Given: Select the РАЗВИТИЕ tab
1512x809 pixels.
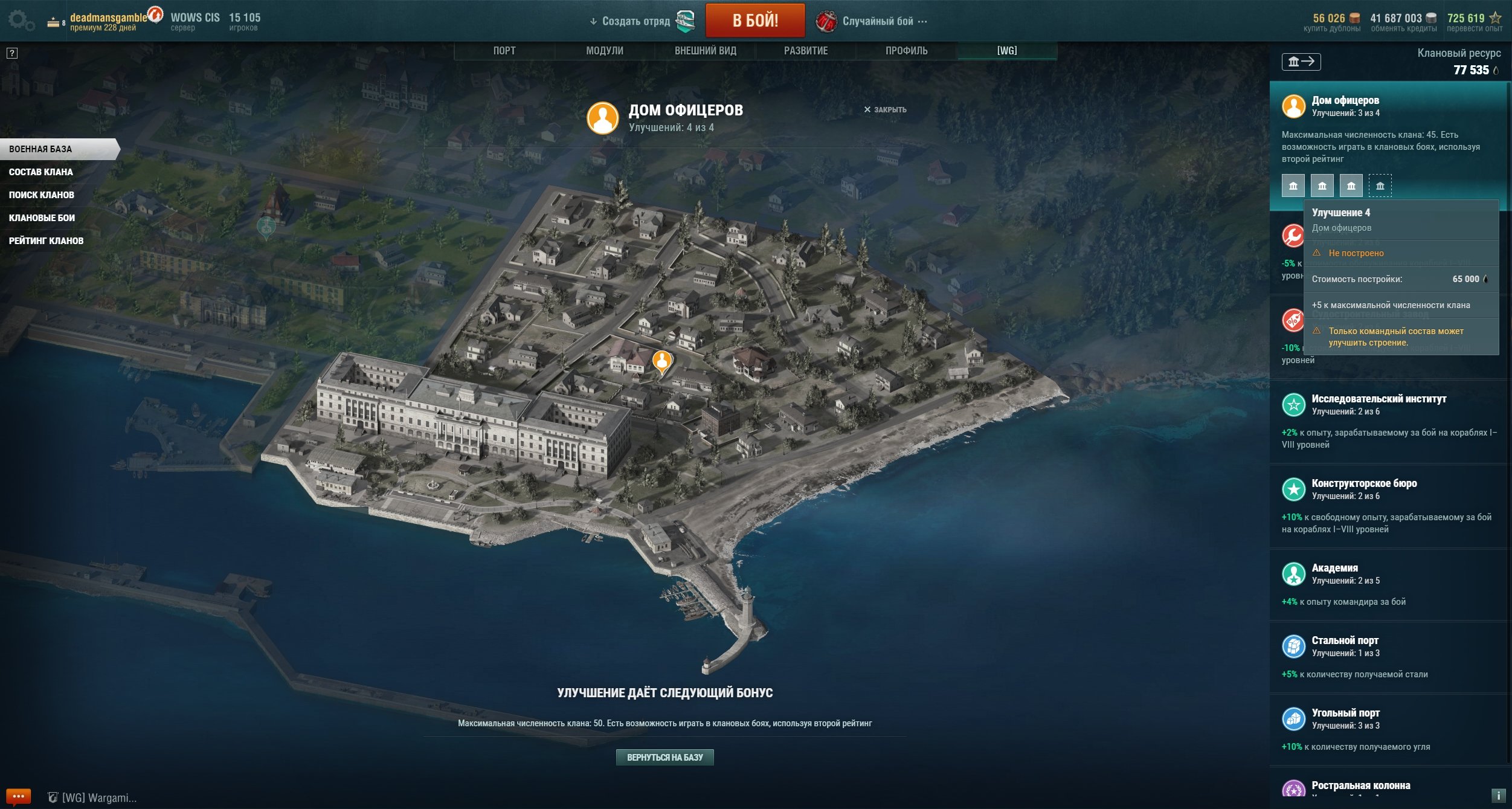Looking at the screenshot, I should coord(805,51).
